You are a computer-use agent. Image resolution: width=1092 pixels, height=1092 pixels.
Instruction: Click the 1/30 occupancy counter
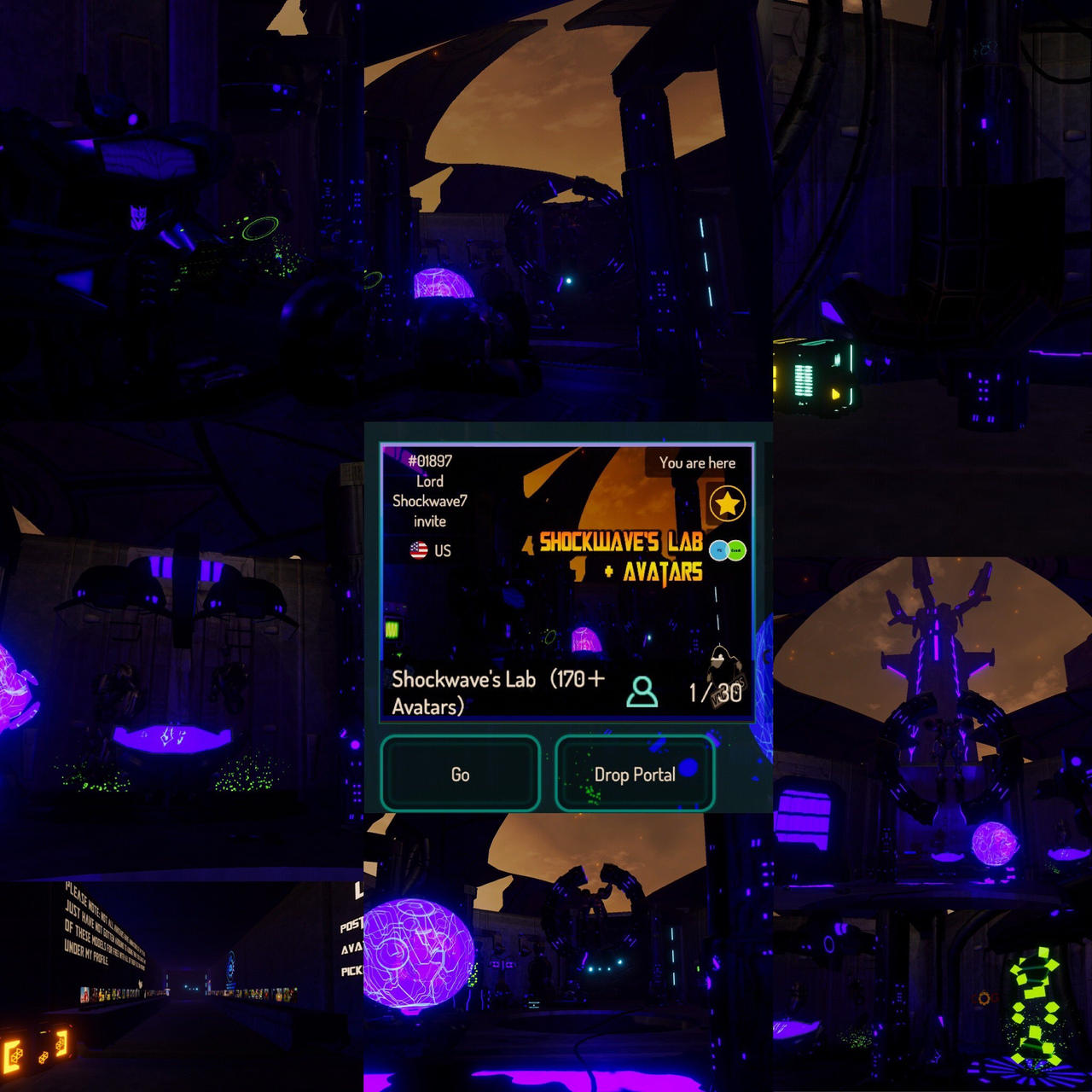click(x=714, y=693)
